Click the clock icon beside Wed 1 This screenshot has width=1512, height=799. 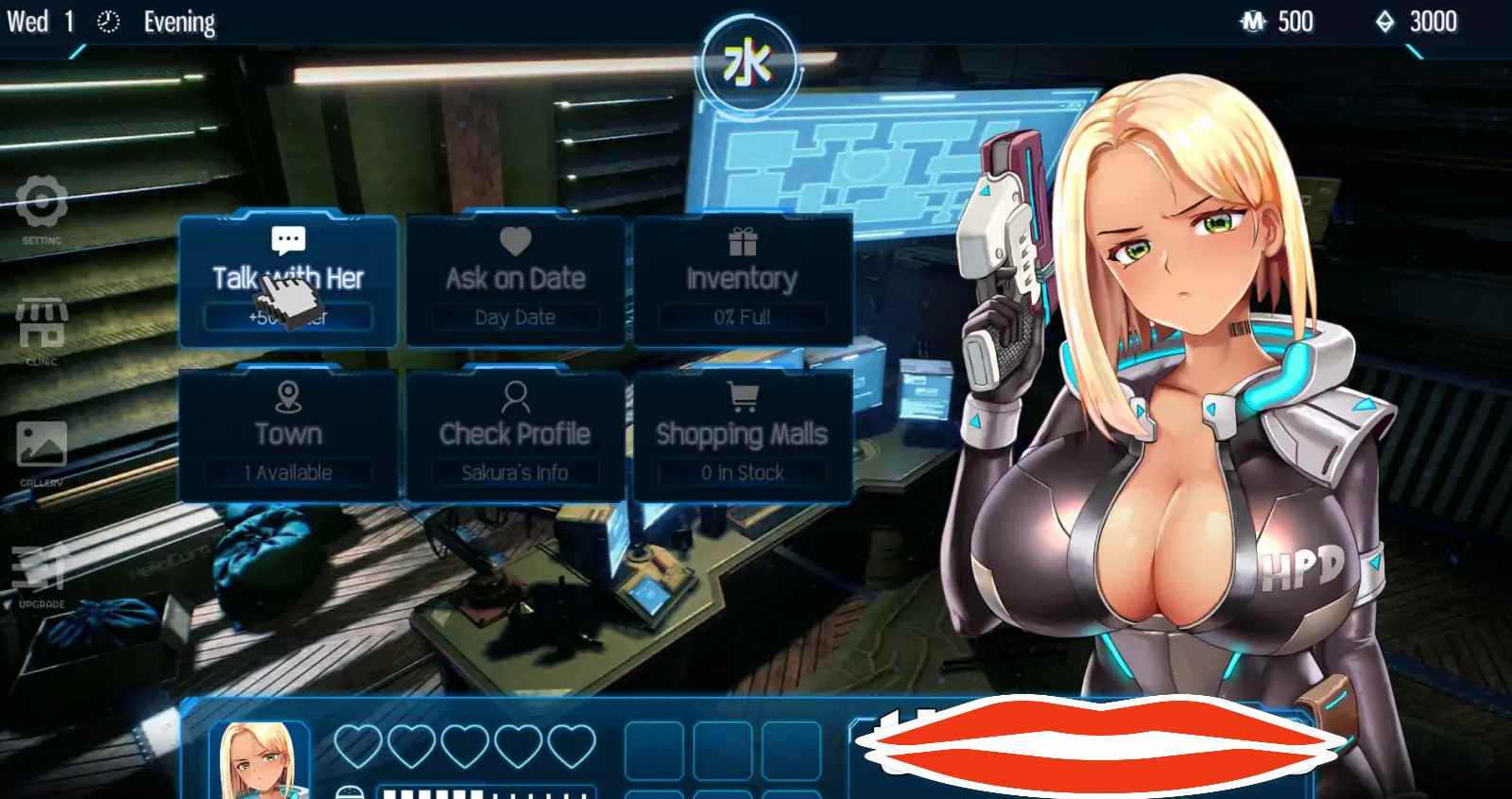point(107,20)
